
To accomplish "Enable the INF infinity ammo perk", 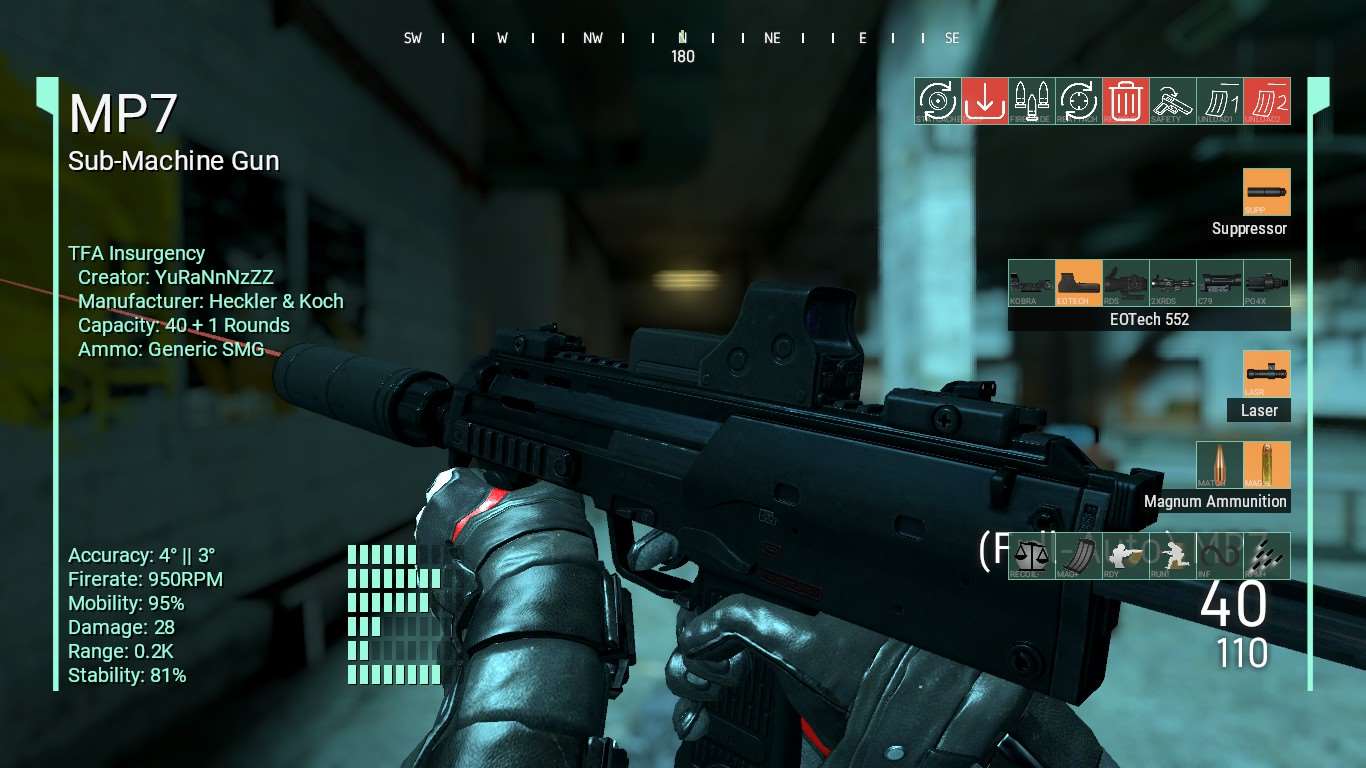I will click(x=1219, y=556).
